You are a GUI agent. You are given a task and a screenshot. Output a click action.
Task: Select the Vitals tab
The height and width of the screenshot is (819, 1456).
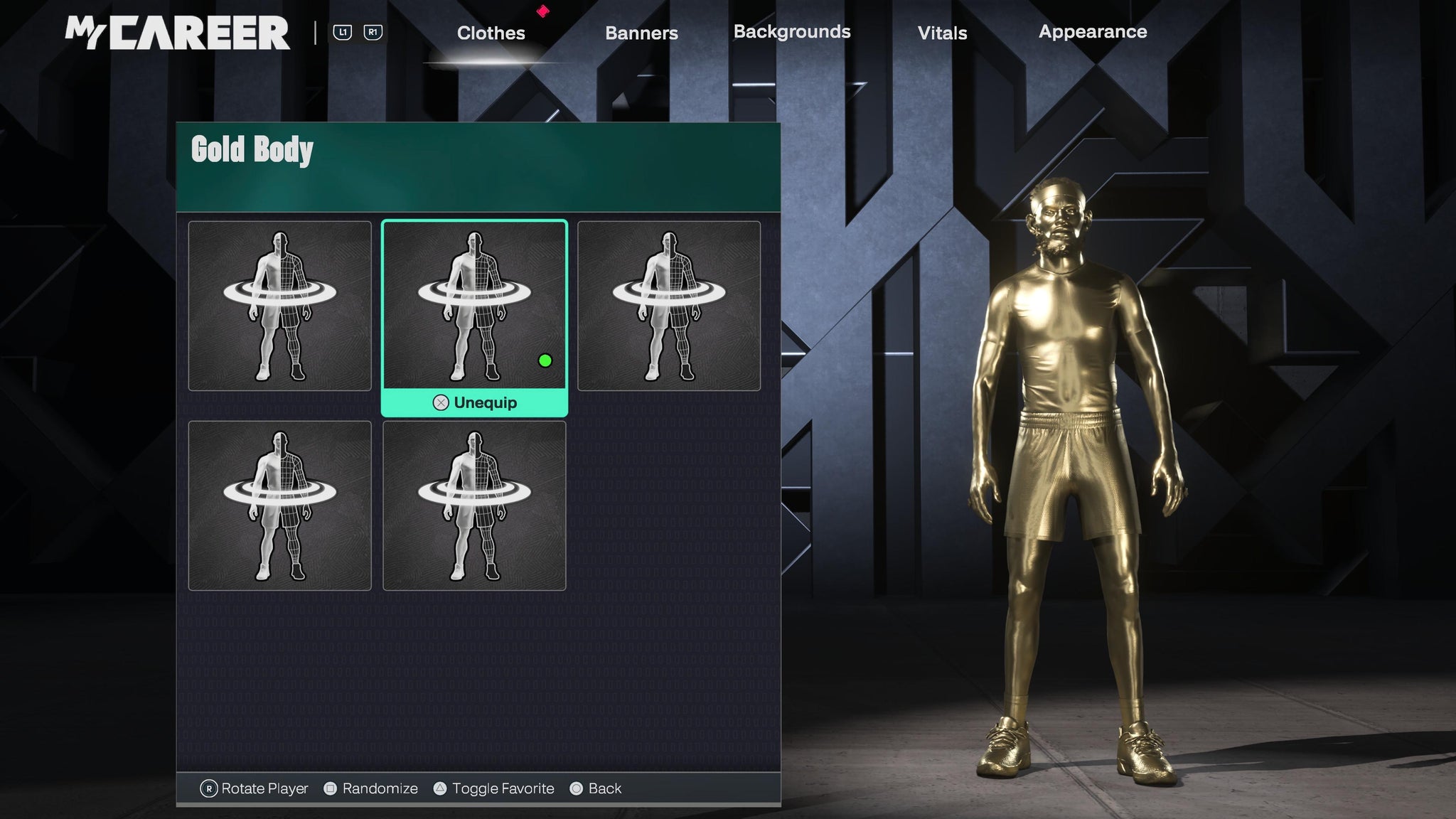pos(942,33)
